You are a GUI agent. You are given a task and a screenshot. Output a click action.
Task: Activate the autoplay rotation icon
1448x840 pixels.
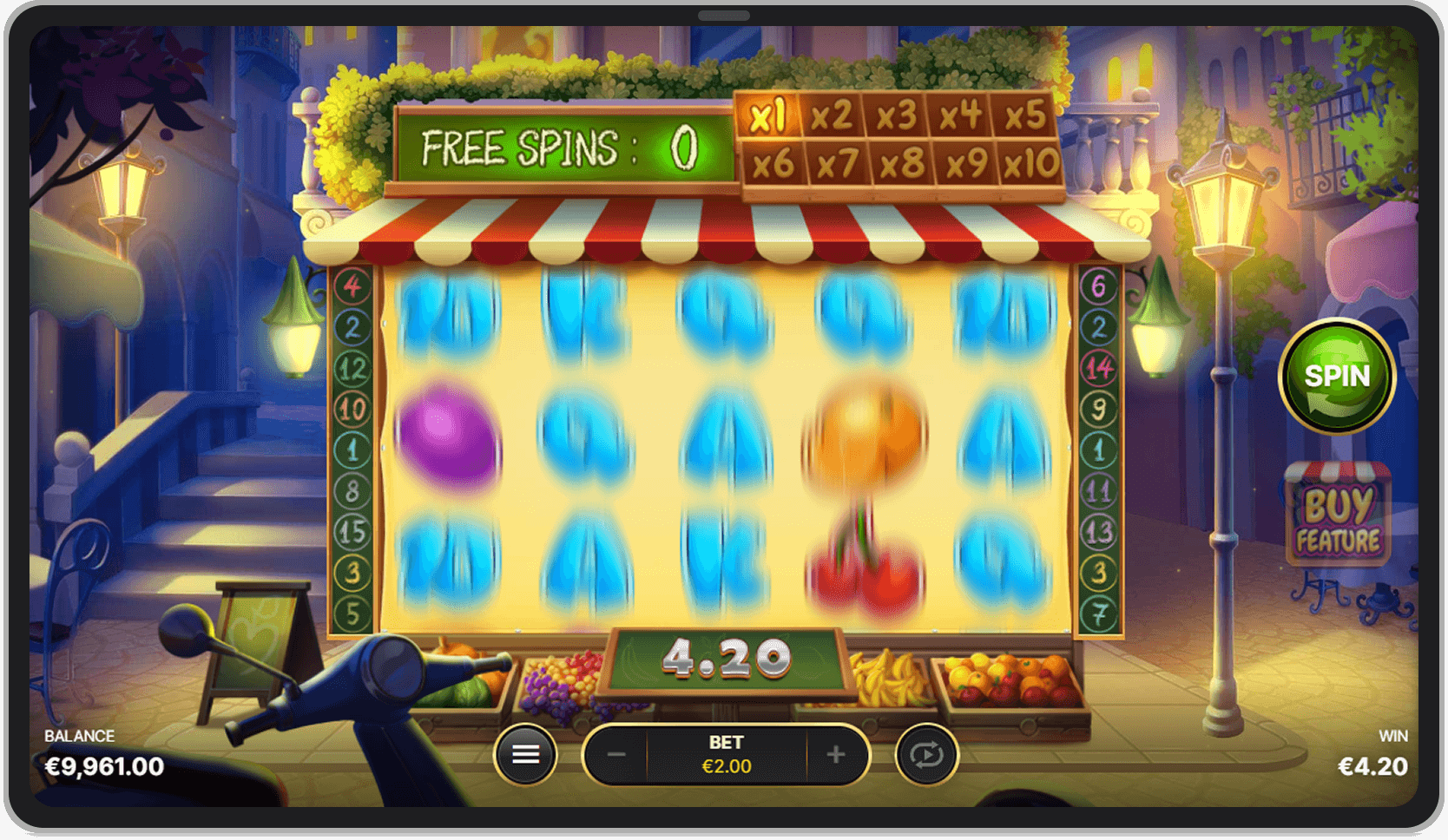click(928, 754)
